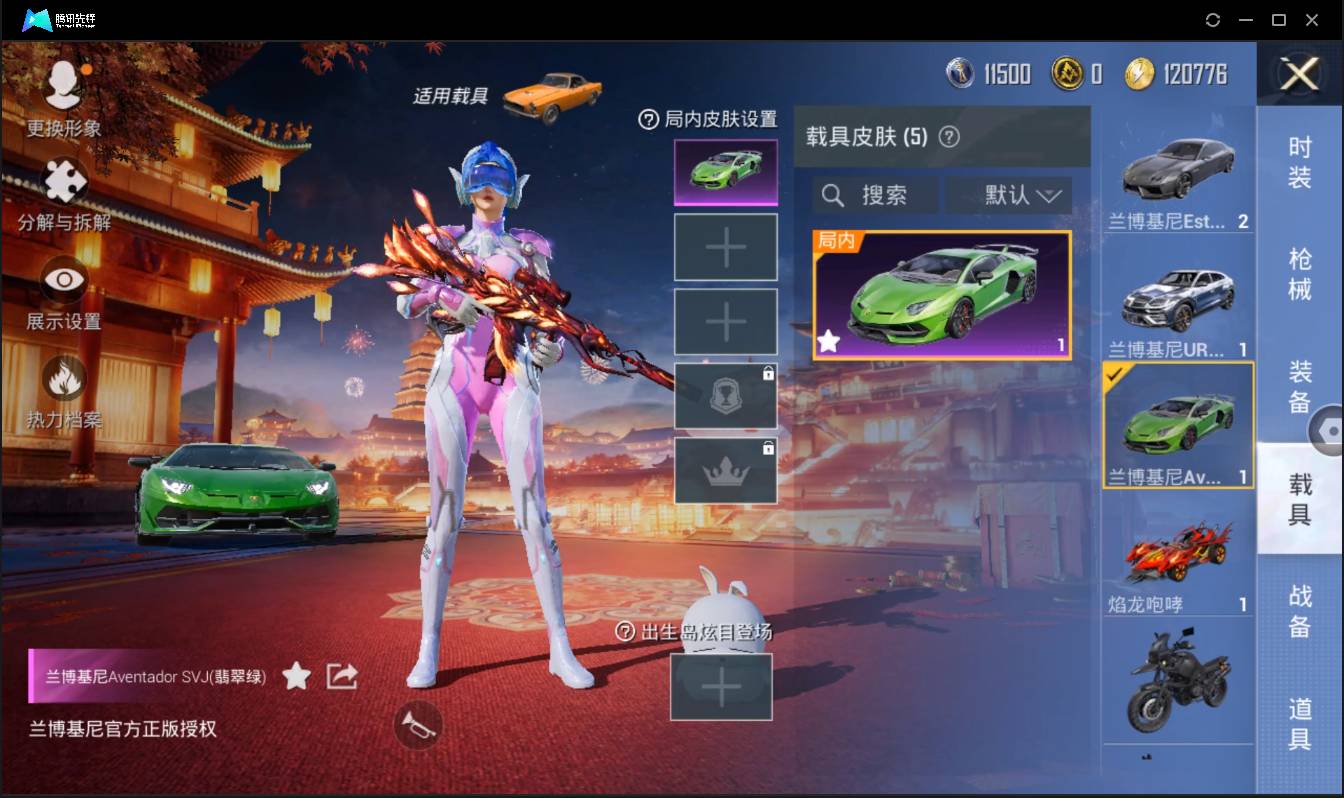Click the locked trophy skin slot
1344x798 pixels.
click(725, 396)
